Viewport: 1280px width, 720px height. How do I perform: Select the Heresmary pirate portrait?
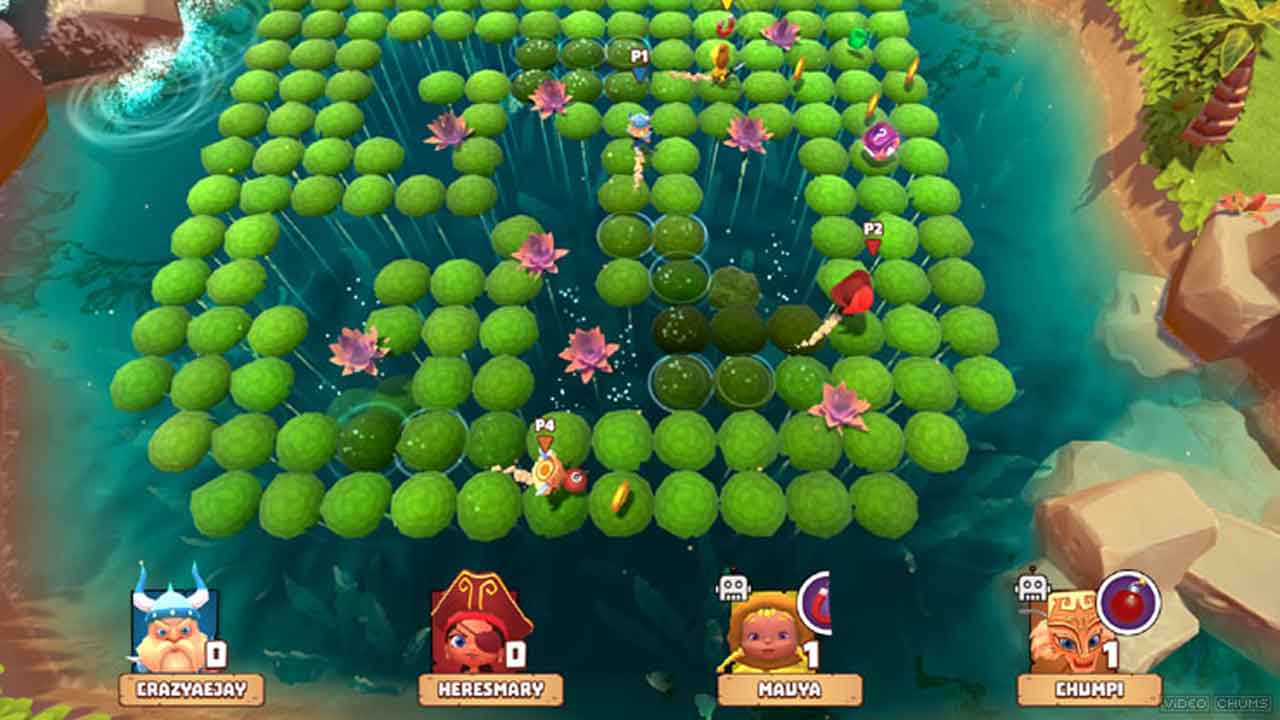(x=468, y=630)
